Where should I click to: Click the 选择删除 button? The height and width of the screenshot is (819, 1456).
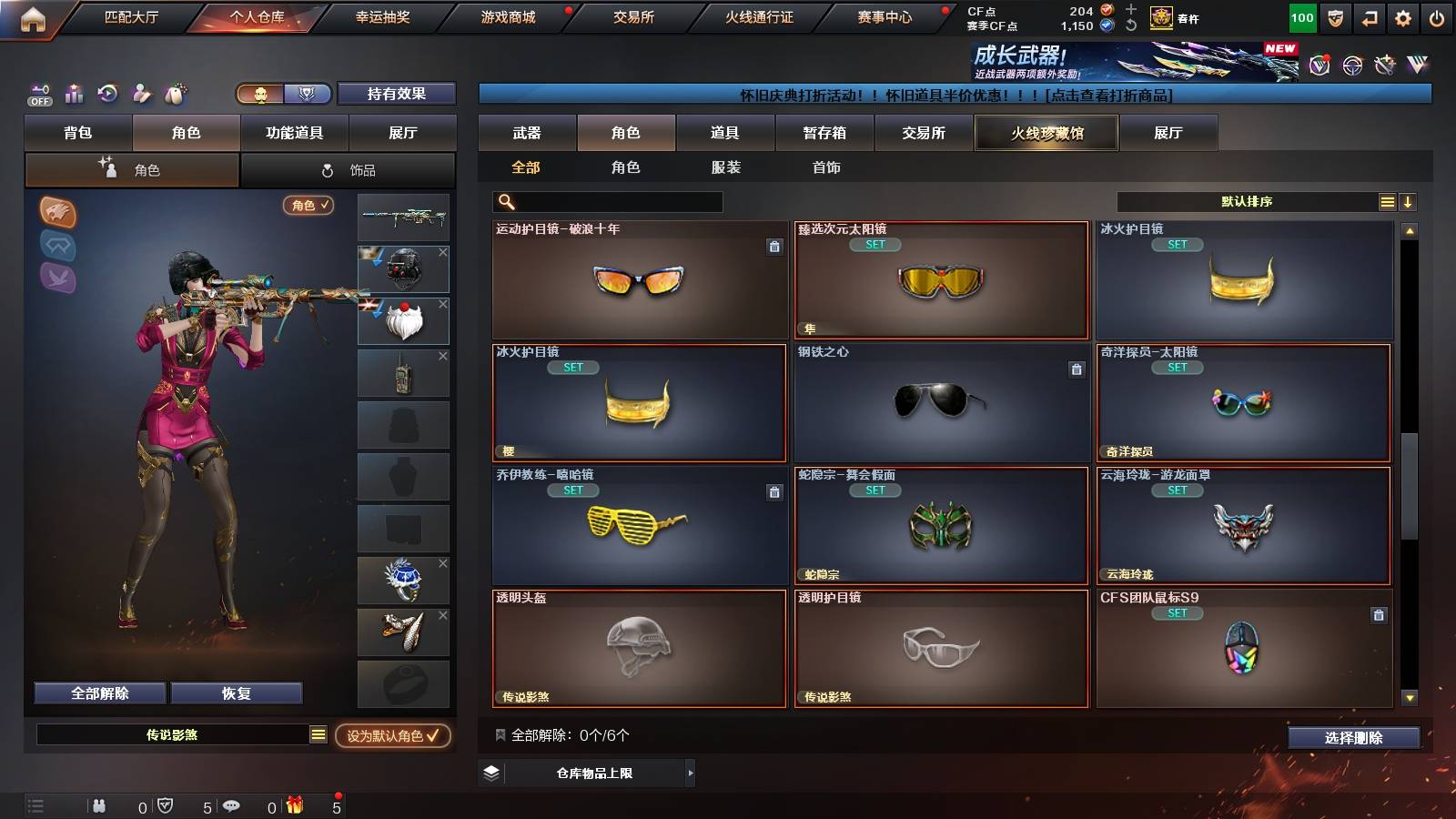tap(1353, 738)
